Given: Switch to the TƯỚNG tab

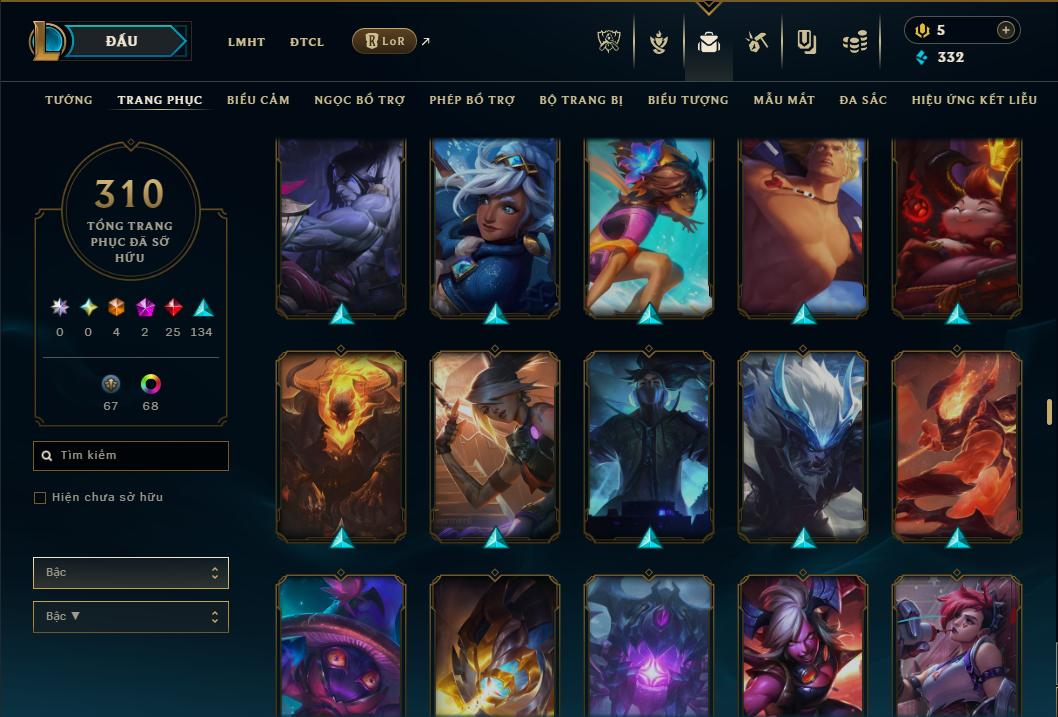Looking at the screenshot, I should [x=69, y=100].
